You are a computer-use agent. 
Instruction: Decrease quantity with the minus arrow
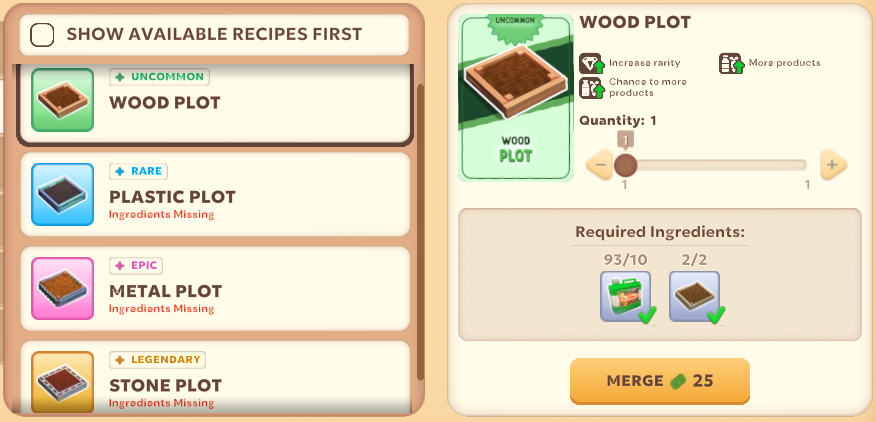click(599, 165)
